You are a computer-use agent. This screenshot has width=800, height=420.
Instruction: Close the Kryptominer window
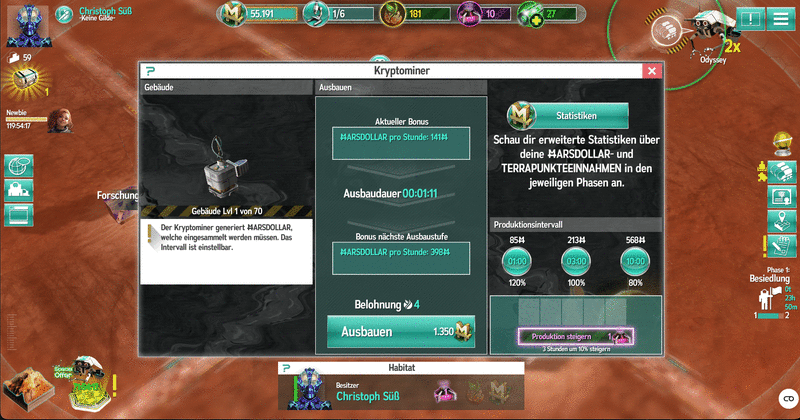651,72
